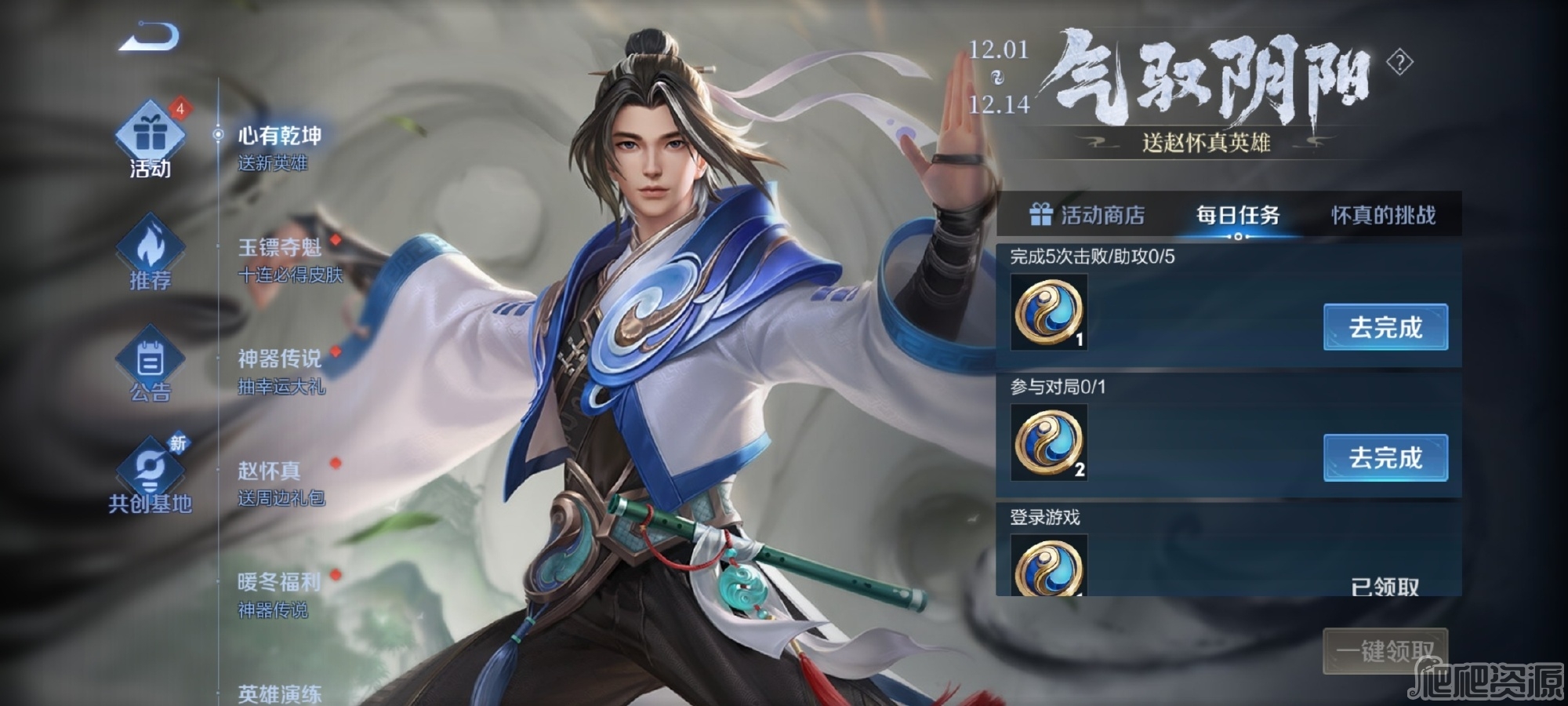This screenshot has height=706, width=1568.
Task: Open the 推荐 recommendations section
Action: 150,253
